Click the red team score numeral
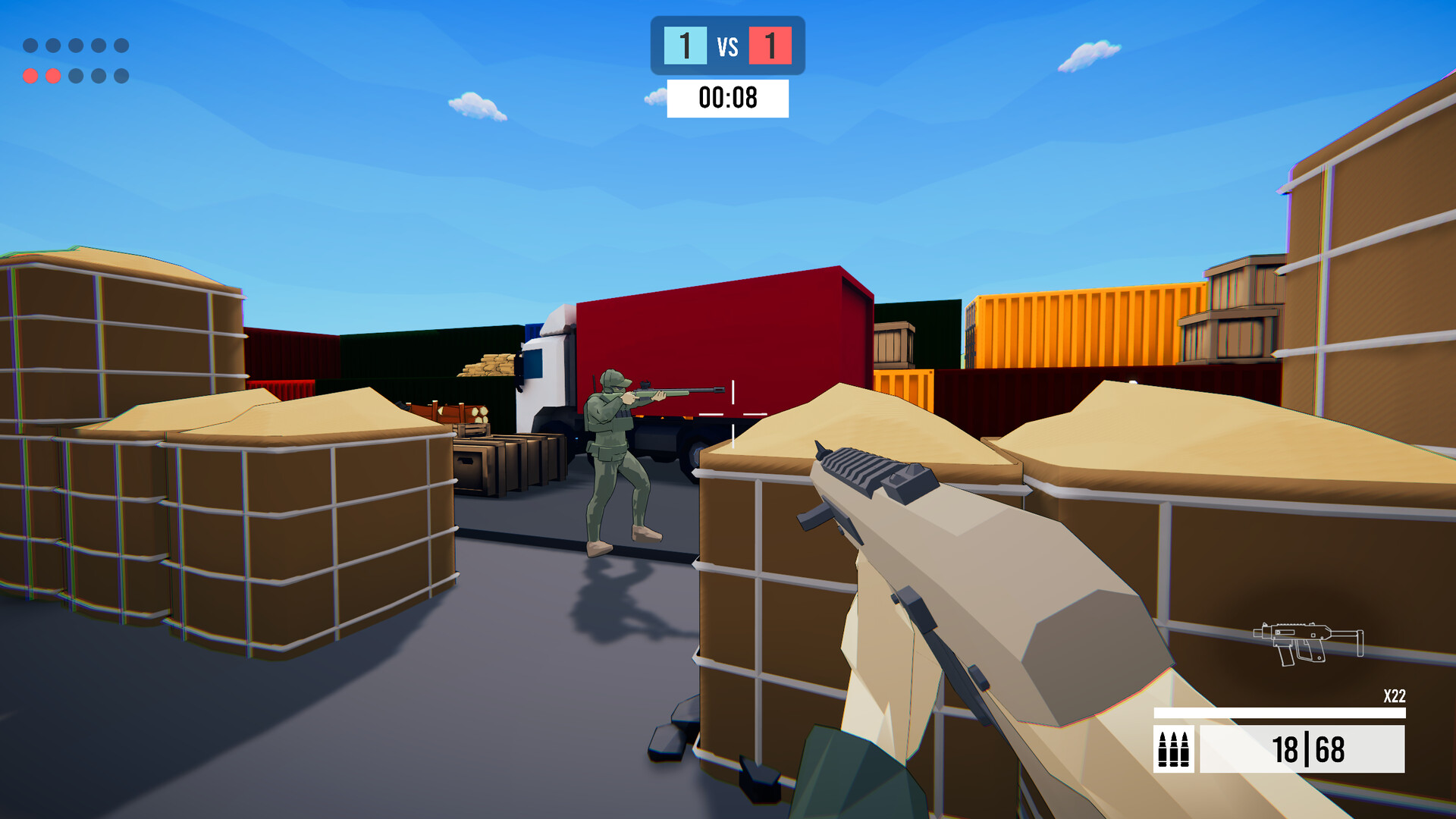This screenshot has height=819, width=1456. (x=770, y=47)
